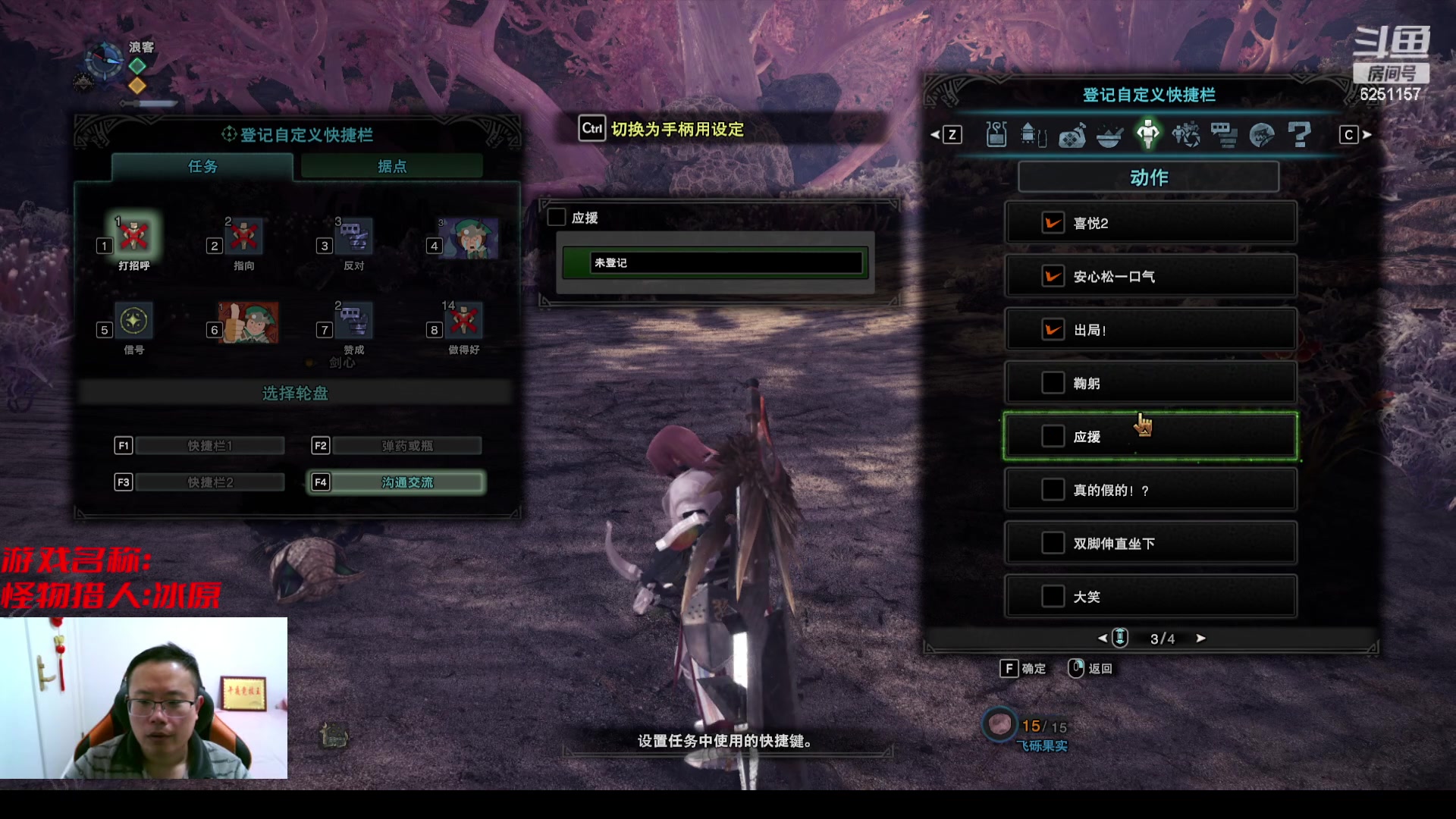Open the question mark category icon
This screenshot has width=1456, height=819.
tap(1299, 135)
